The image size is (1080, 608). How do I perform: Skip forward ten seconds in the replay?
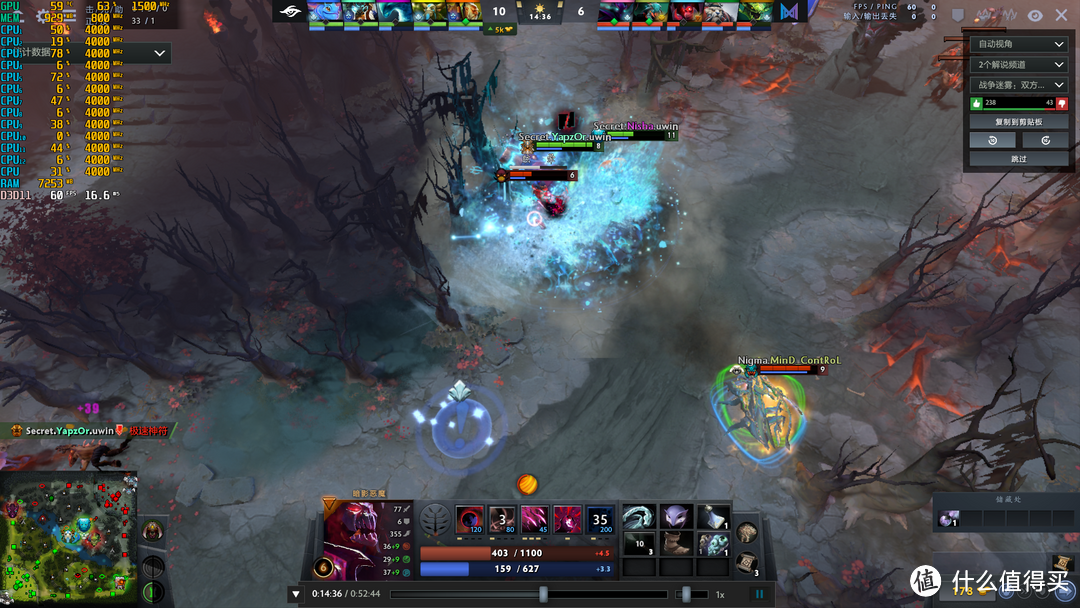pyautogui.click(x=1045, y=141)
